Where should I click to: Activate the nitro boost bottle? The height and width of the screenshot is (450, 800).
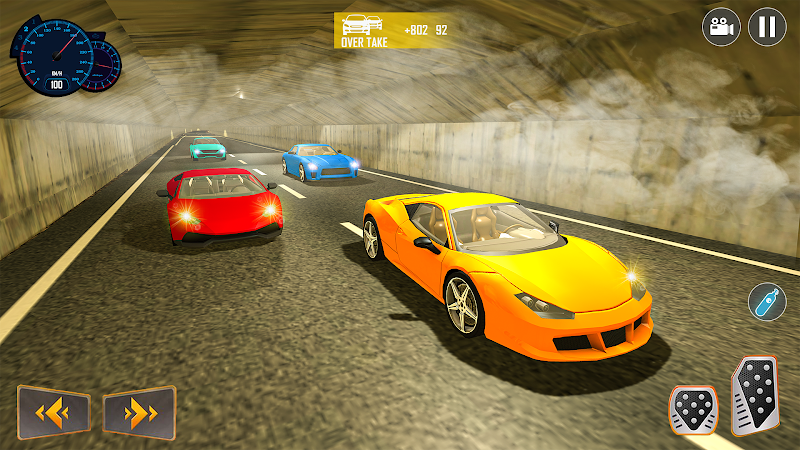(767, 302)
